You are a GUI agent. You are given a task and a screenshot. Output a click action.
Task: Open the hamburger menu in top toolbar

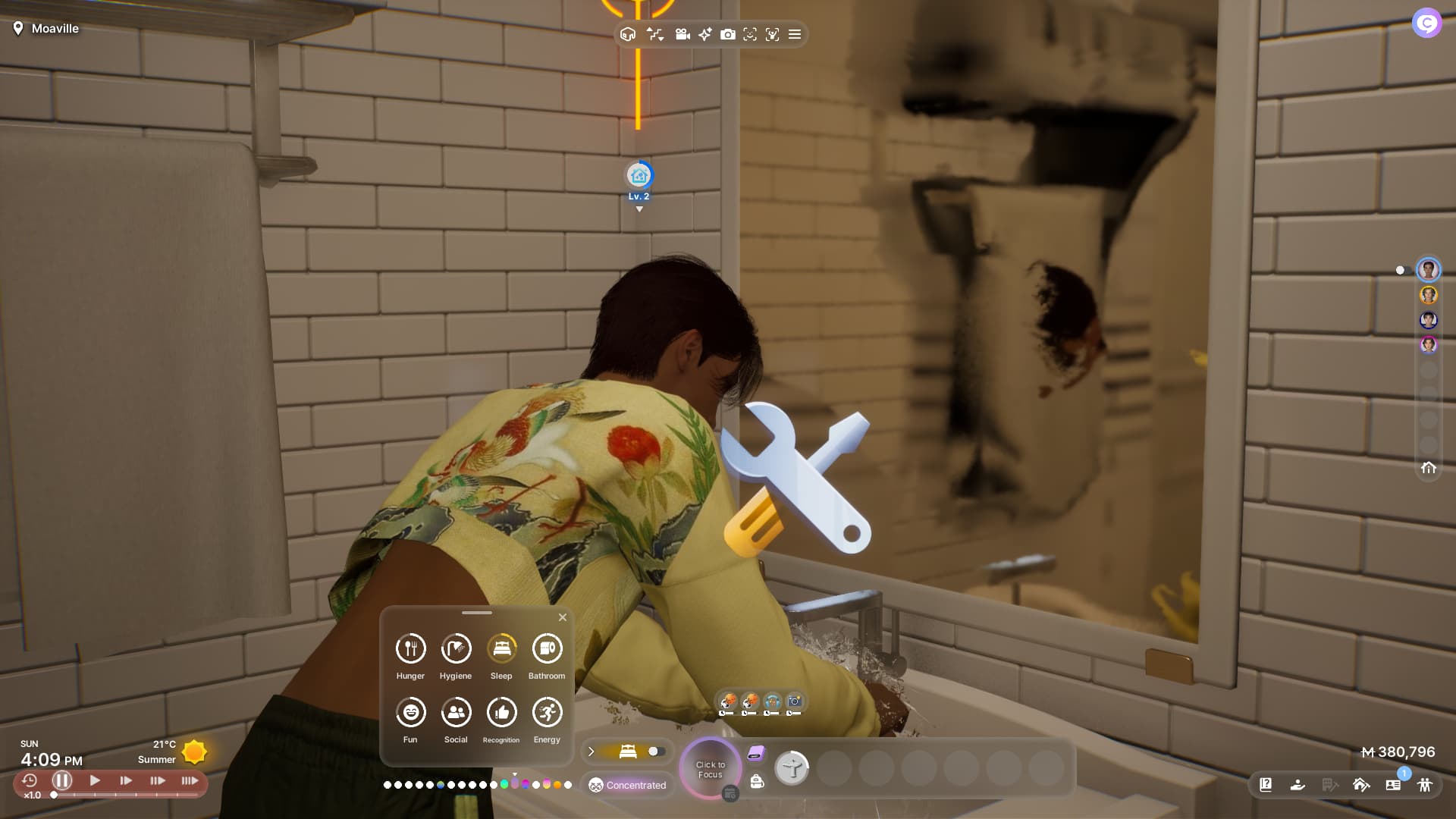pyautogui.click(x=795, y=34)
